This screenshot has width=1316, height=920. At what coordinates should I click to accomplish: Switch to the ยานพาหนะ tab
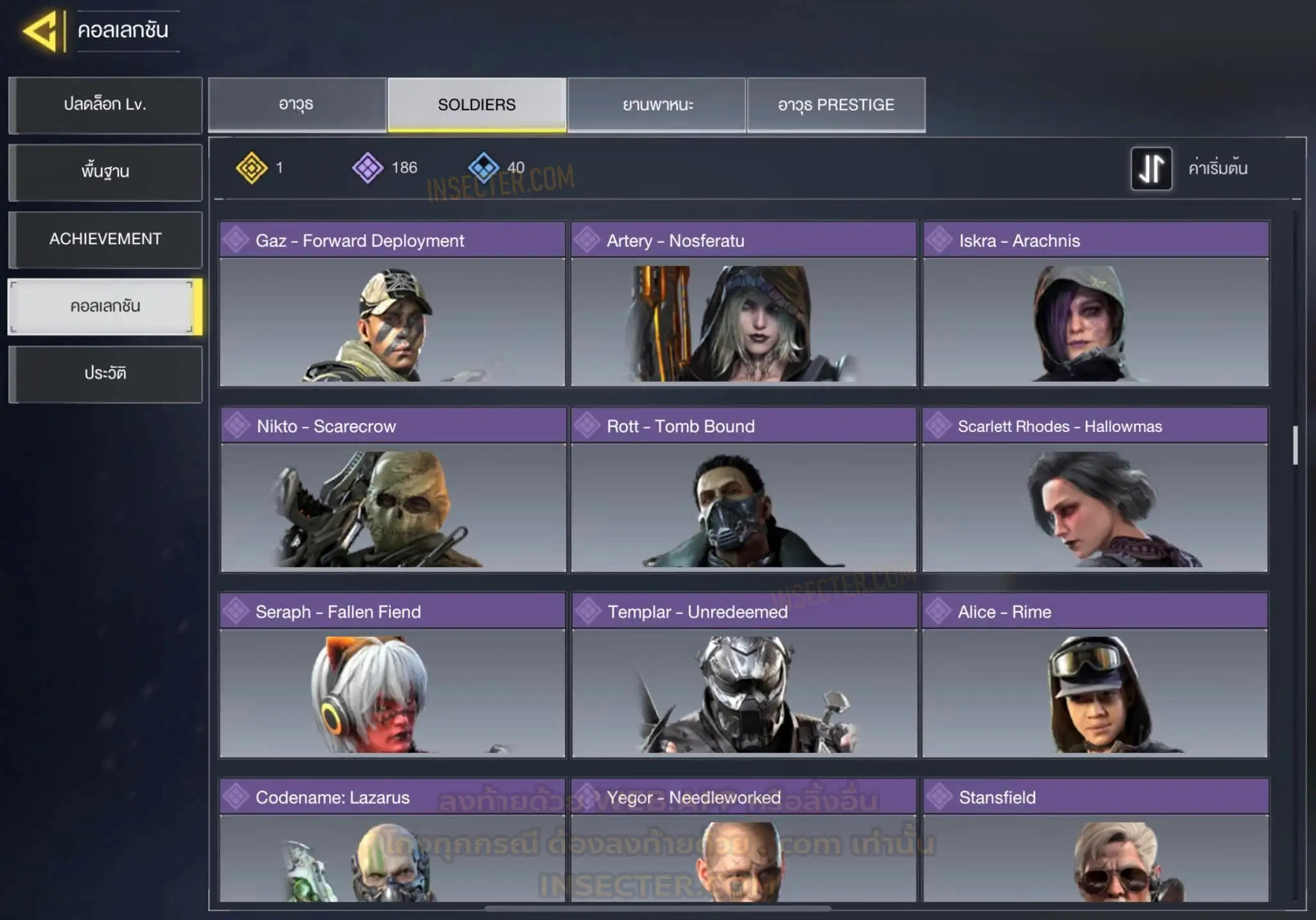(x=657, y=105)
